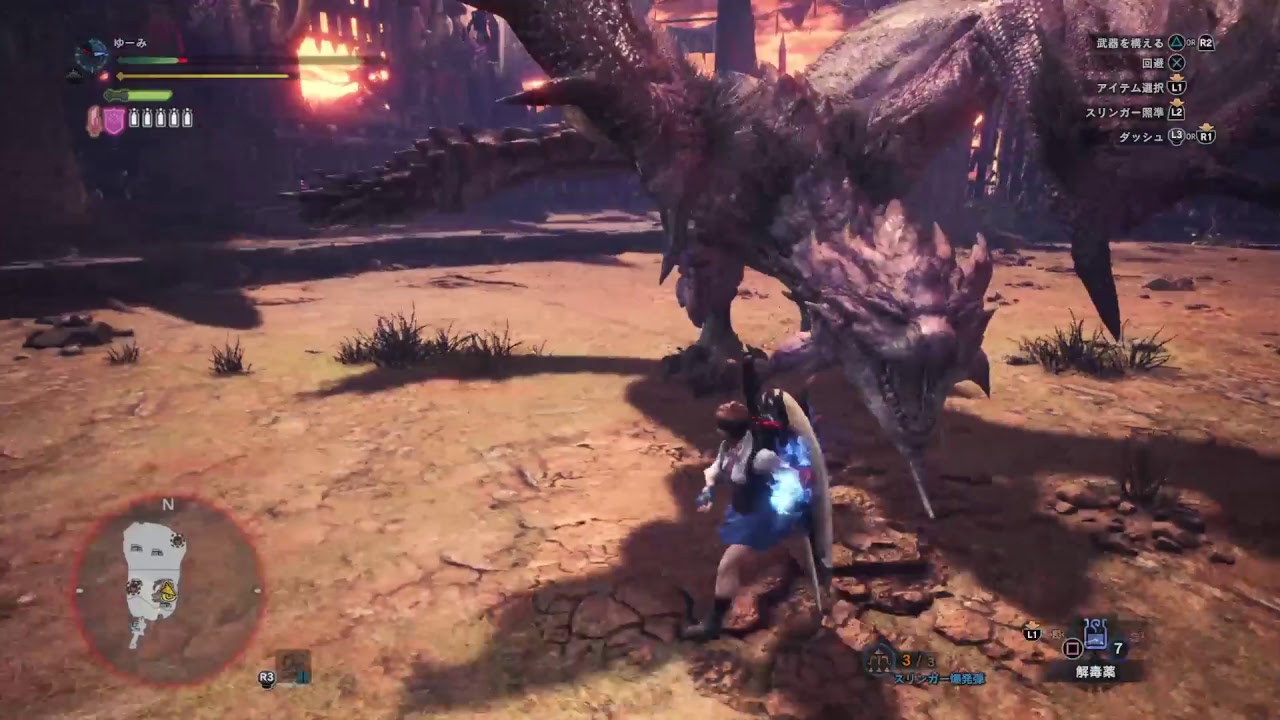
Task: Click the whetstone icon left of the shield
Action: point(95,121)
